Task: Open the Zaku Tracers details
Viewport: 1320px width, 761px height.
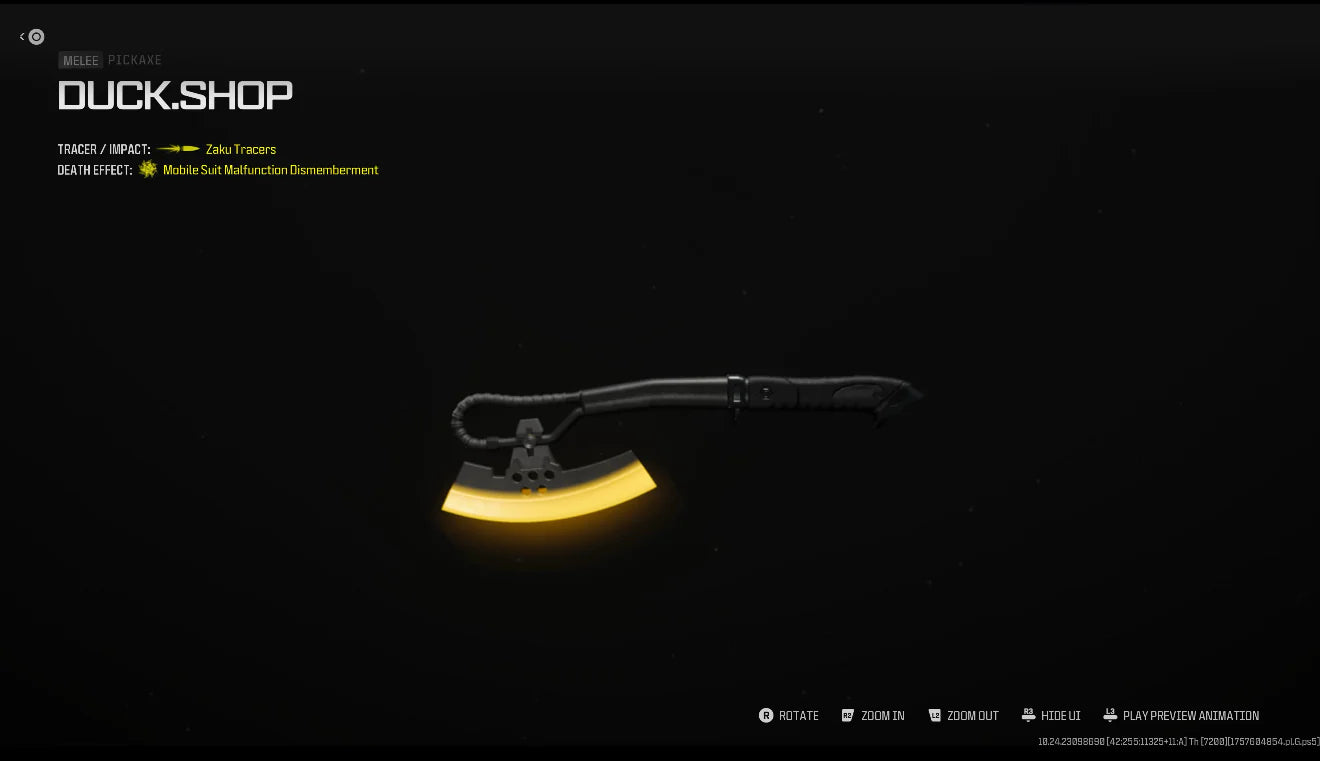Action: [x=240, y=149]
